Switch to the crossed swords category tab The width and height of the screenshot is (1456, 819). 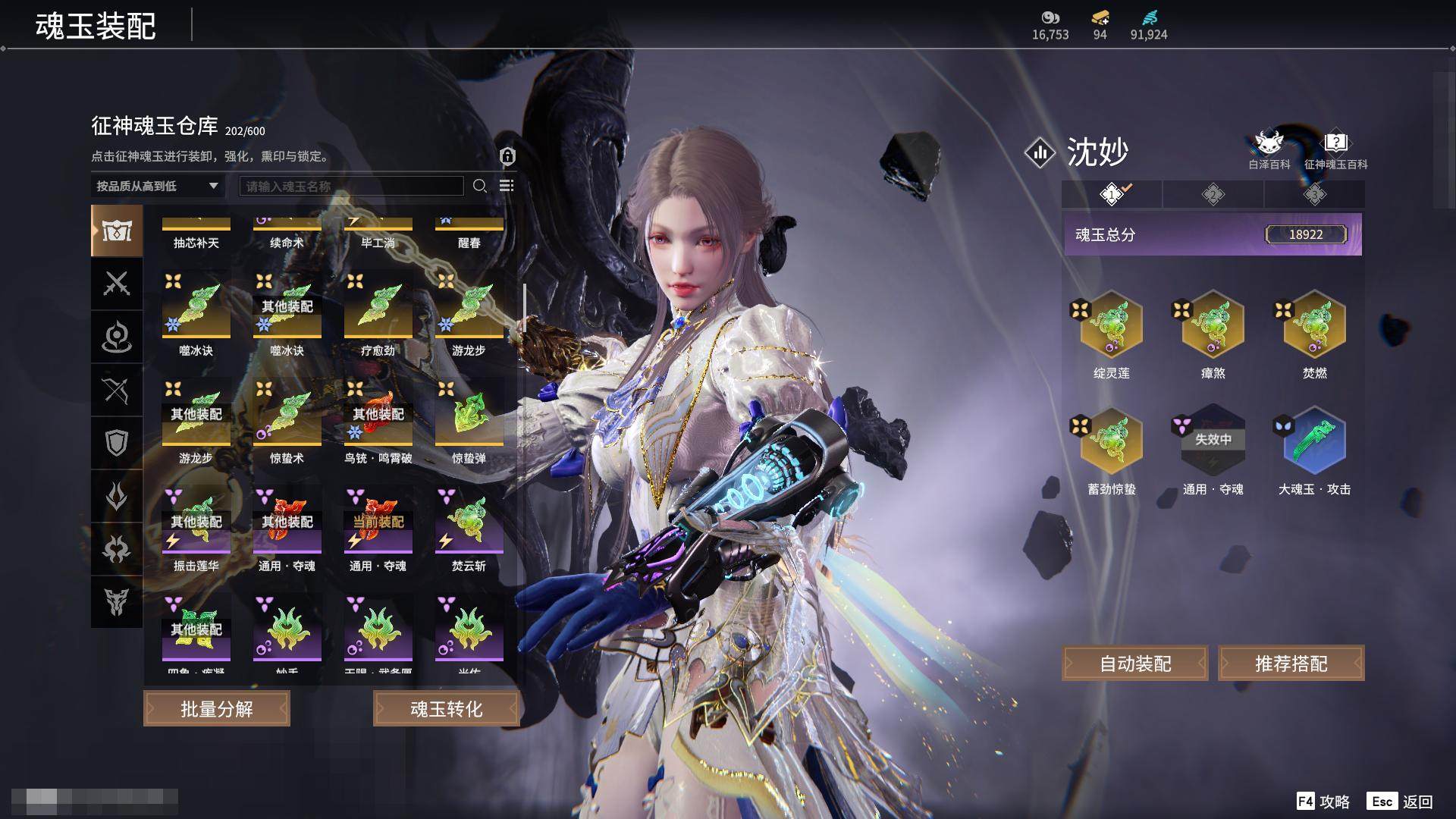tap(117, 284)
